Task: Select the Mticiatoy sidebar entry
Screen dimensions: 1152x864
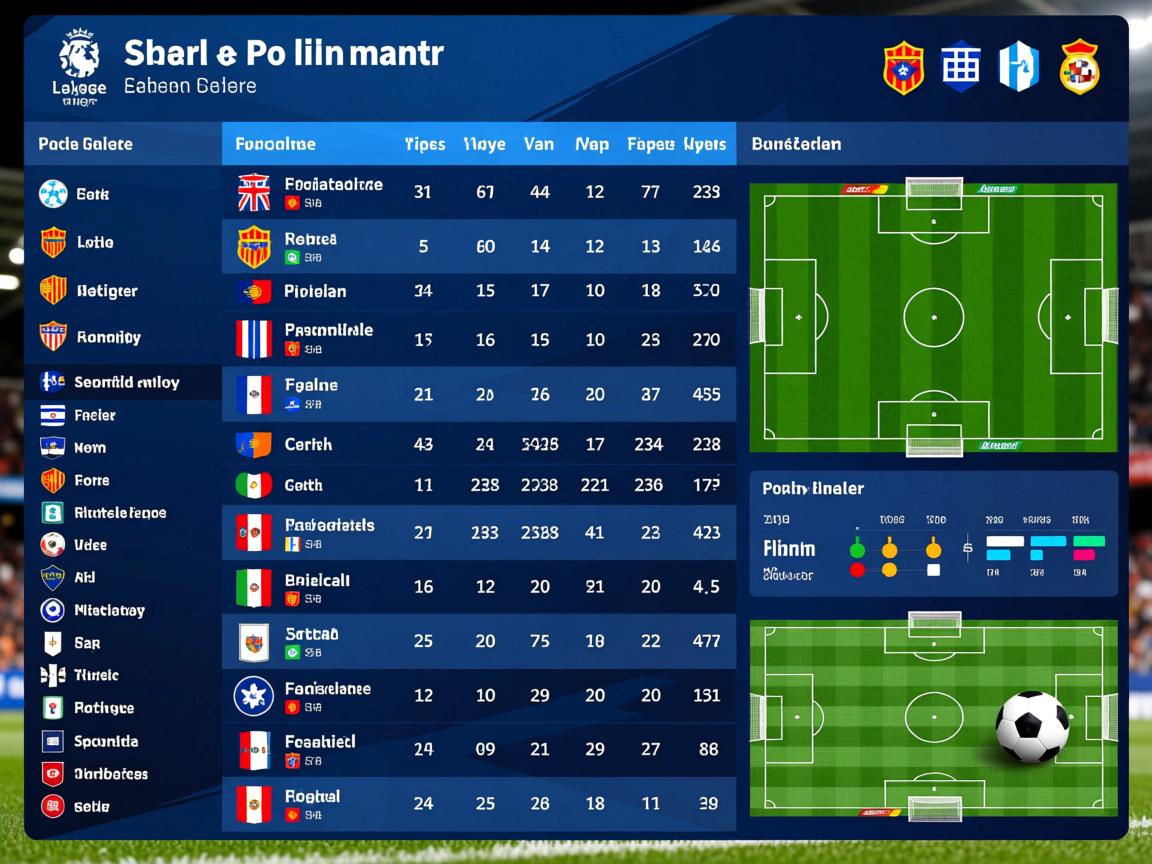Action: pos(108,610)
